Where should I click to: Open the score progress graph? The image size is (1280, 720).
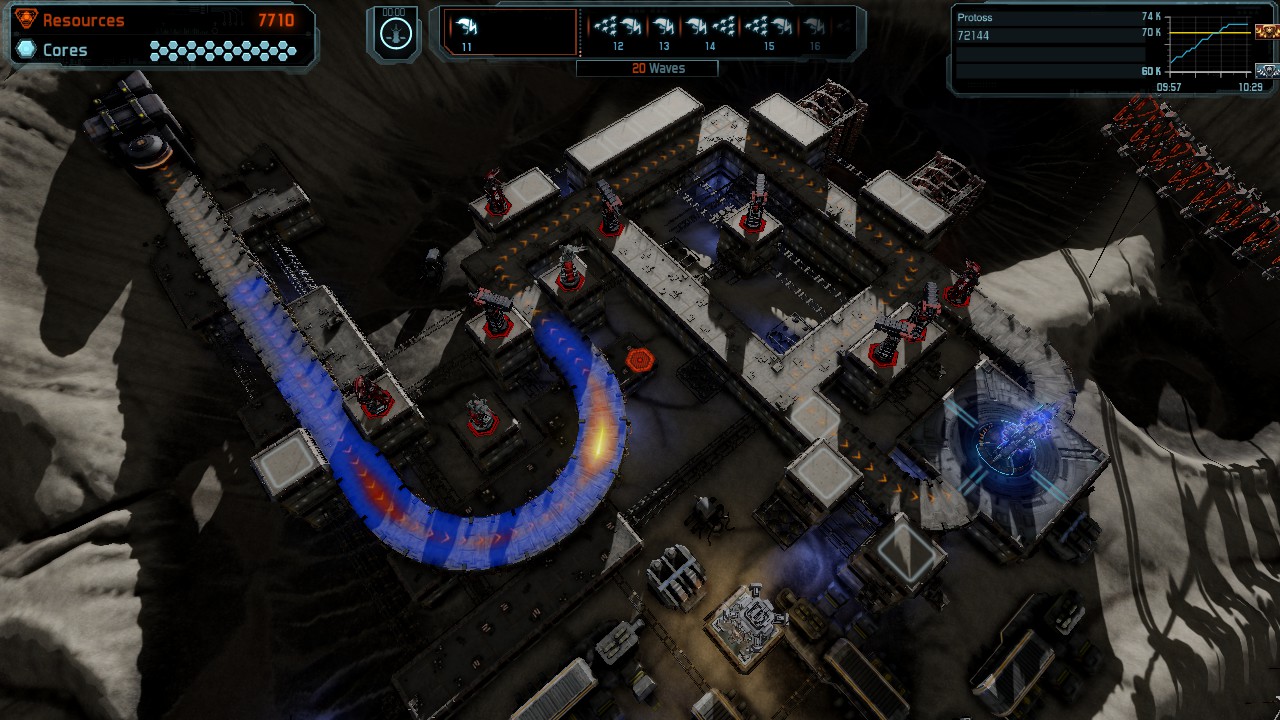click(x=1208, y=47)
